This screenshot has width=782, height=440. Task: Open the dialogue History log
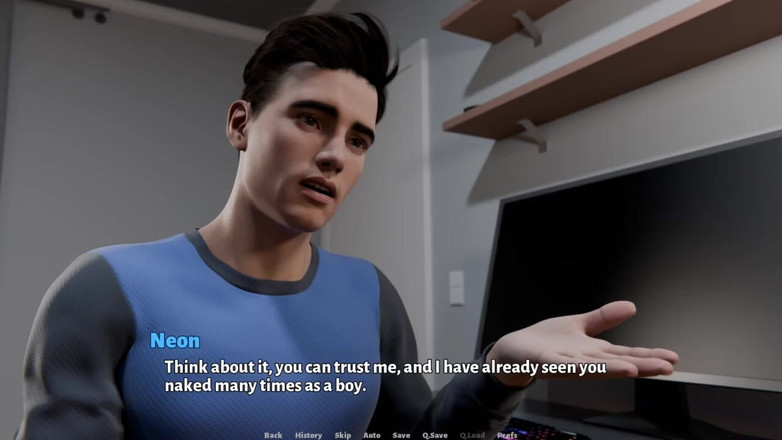tap(308, 435)
